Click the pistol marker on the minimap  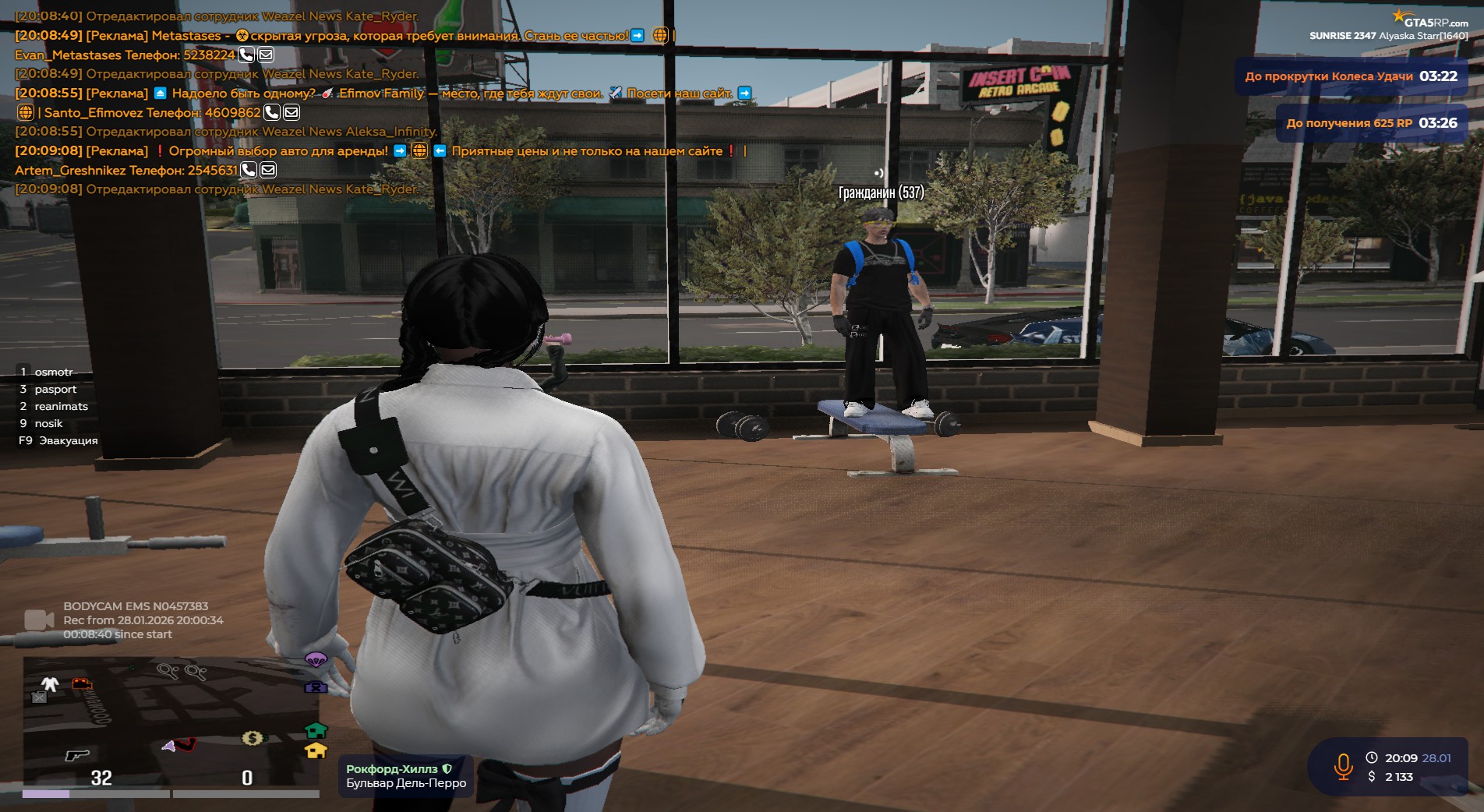tap(76, 754)
